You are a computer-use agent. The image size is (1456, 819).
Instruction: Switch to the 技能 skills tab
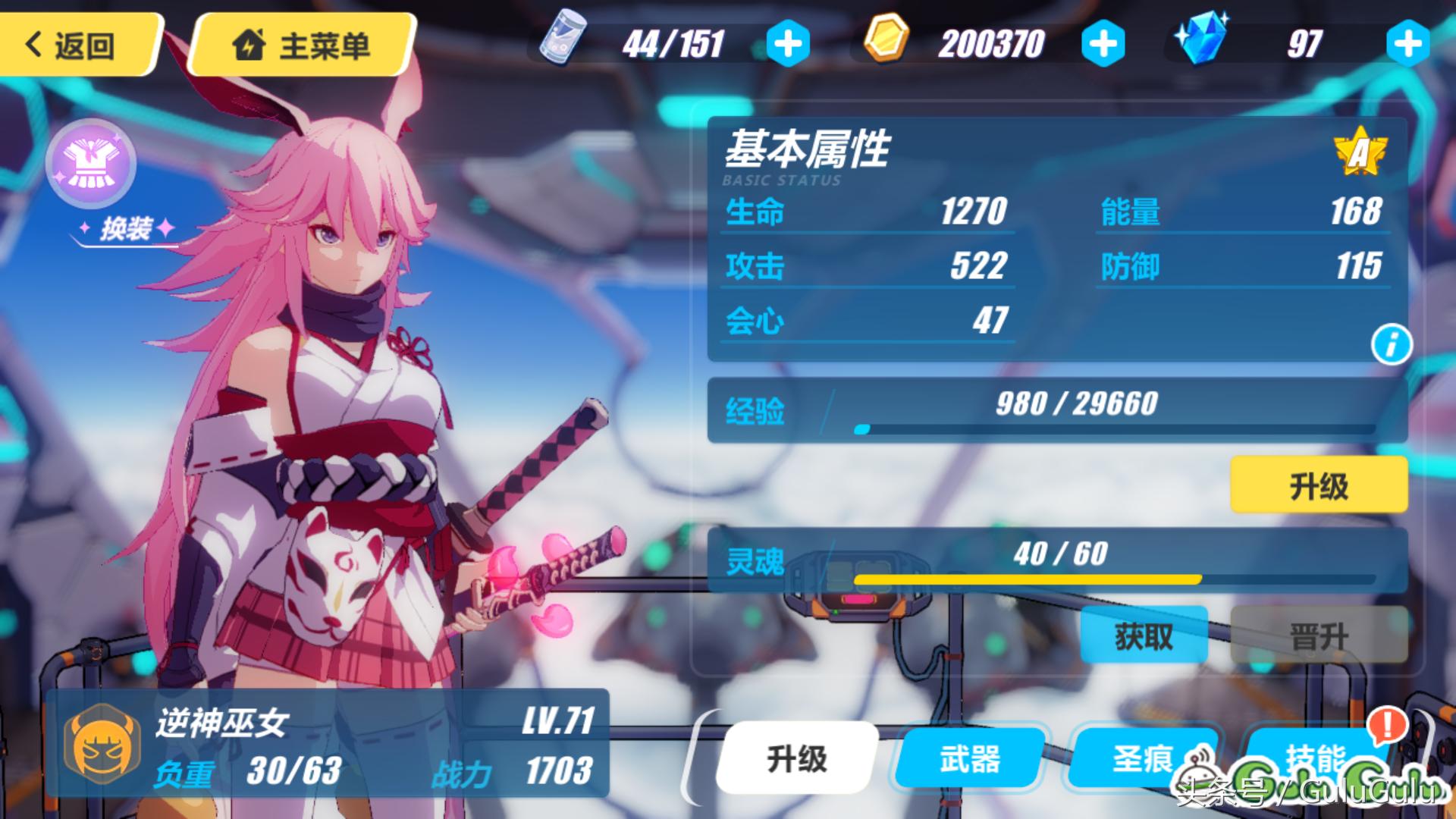(1316, 758)
